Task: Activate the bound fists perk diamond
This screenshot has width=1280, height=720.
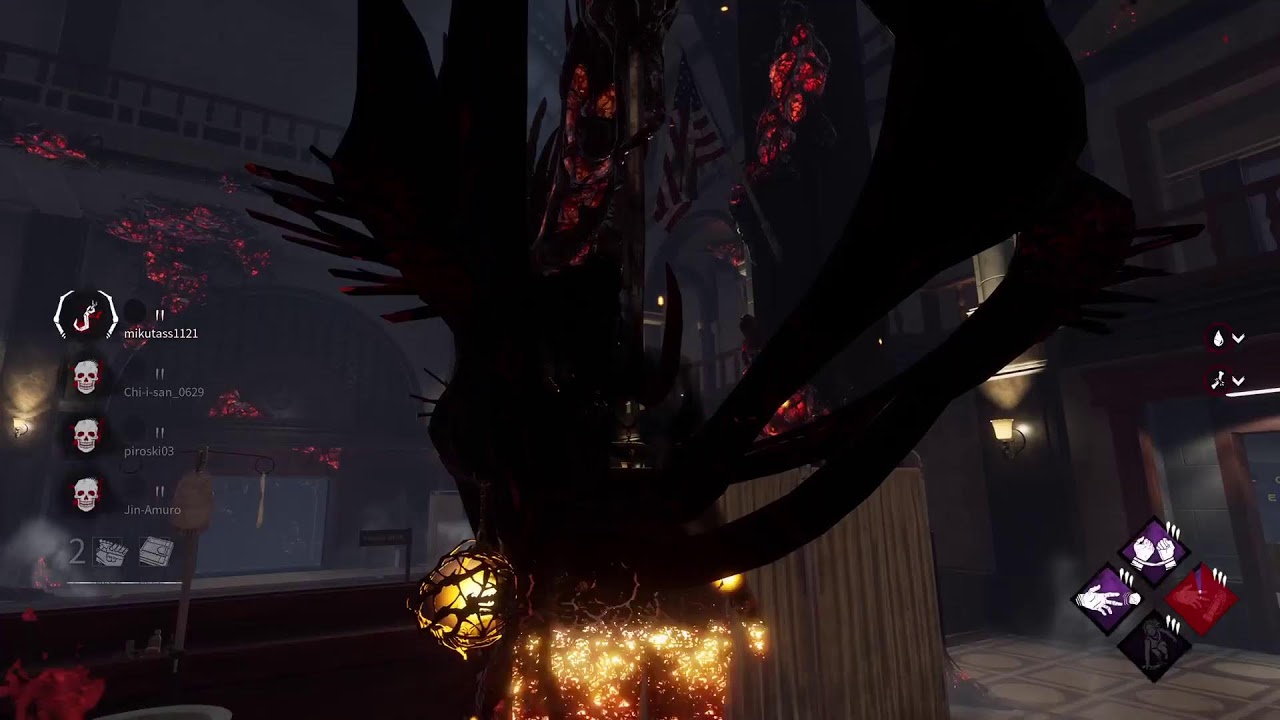Action: (1154, 549)
